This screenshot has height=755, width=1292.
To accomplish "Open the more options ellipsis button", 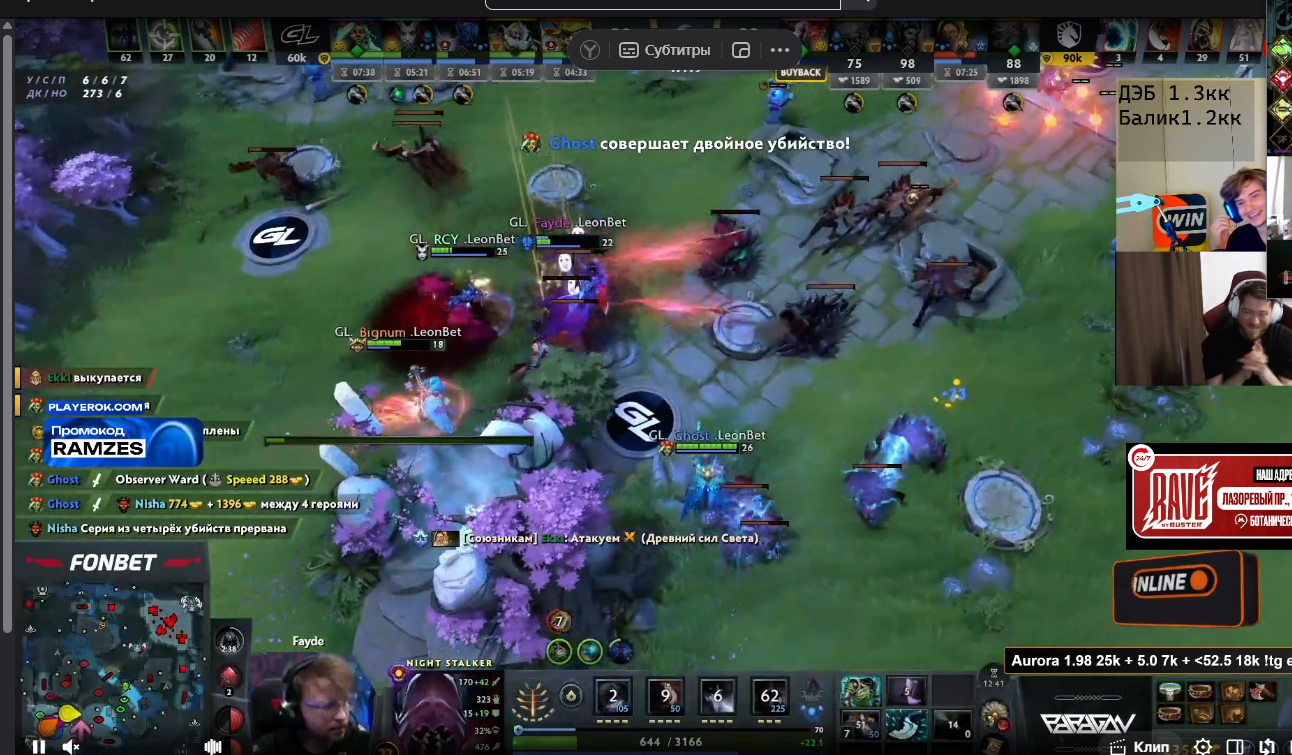I will (x=780, y=50).
